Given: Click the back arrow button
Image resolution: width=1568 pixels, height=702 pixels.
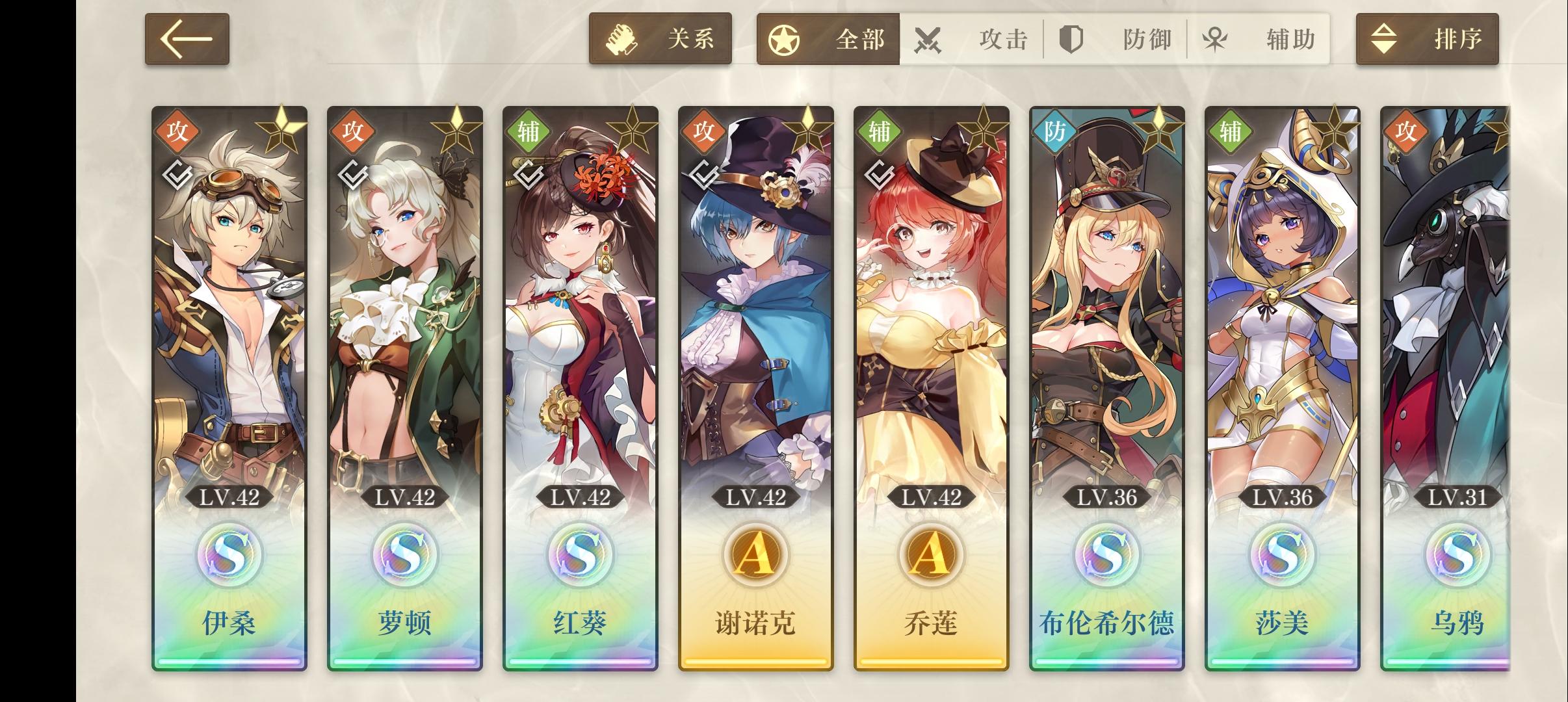Looking at the screenshot, I should tap(187, 39).
